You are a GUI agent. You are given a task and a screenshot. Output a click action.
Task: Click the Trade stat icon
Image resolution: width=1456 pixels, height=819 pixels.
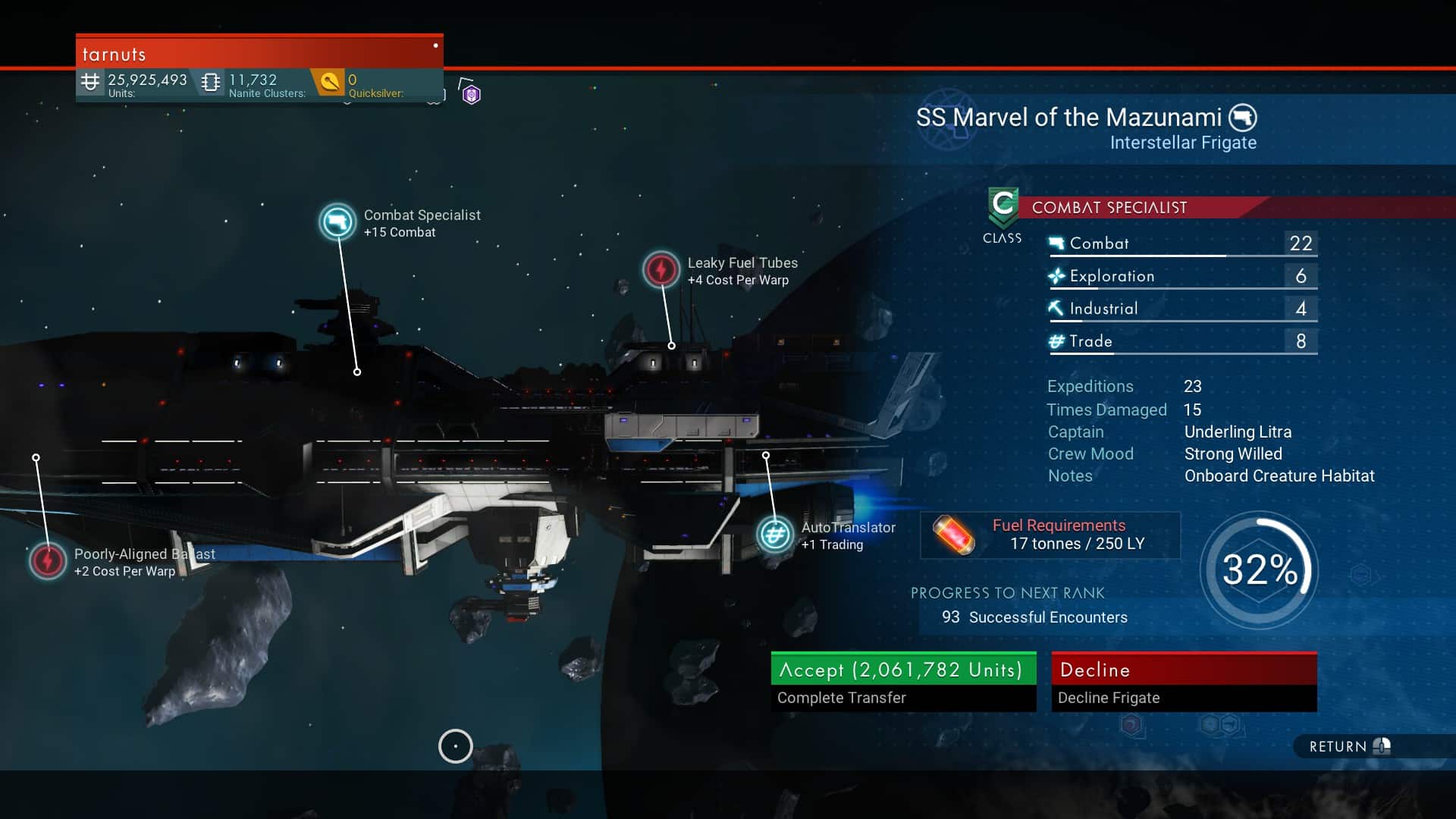1056,340
